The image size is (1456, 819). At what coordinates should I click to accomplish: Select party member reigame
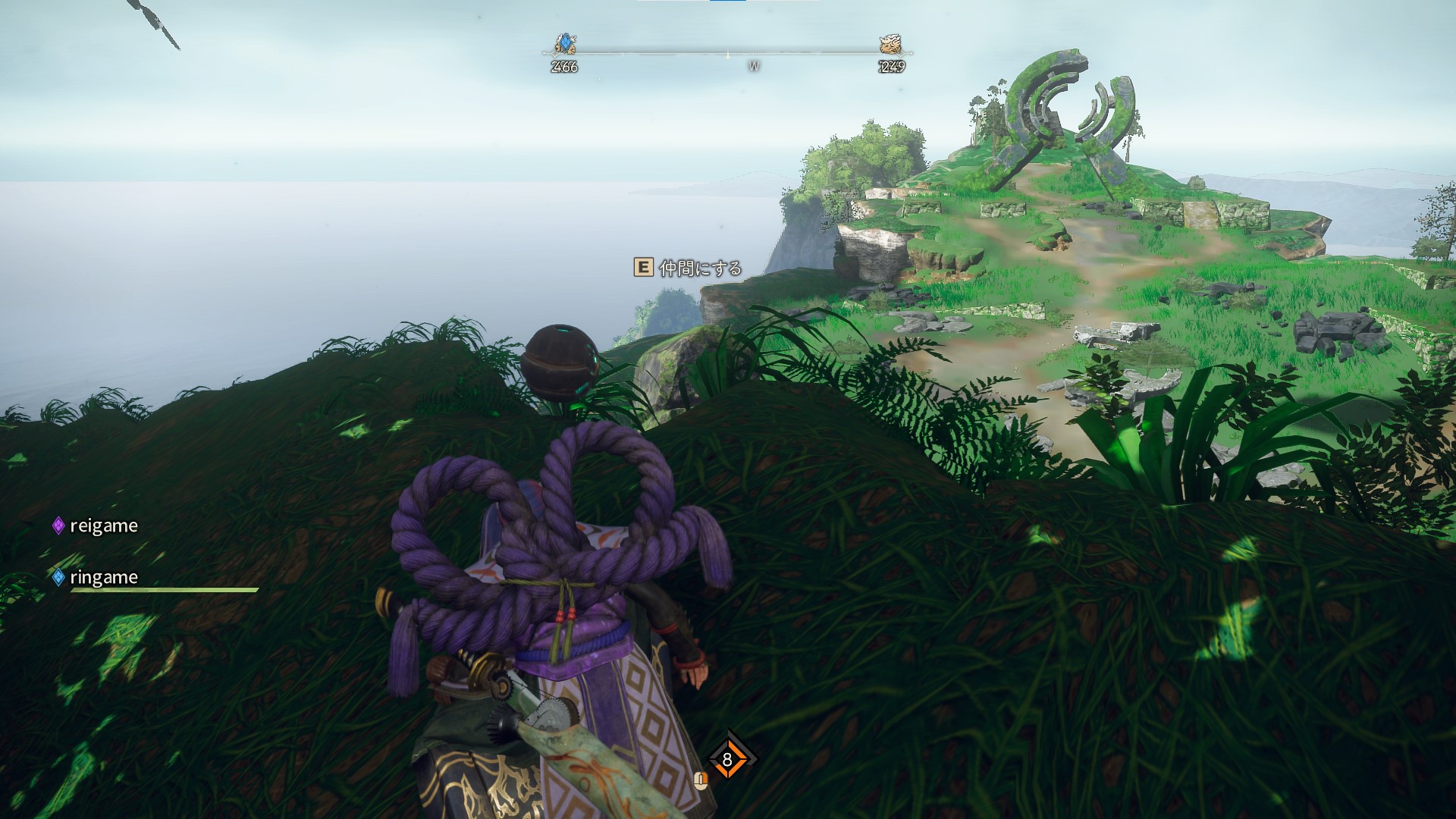(x=103, y=526)
